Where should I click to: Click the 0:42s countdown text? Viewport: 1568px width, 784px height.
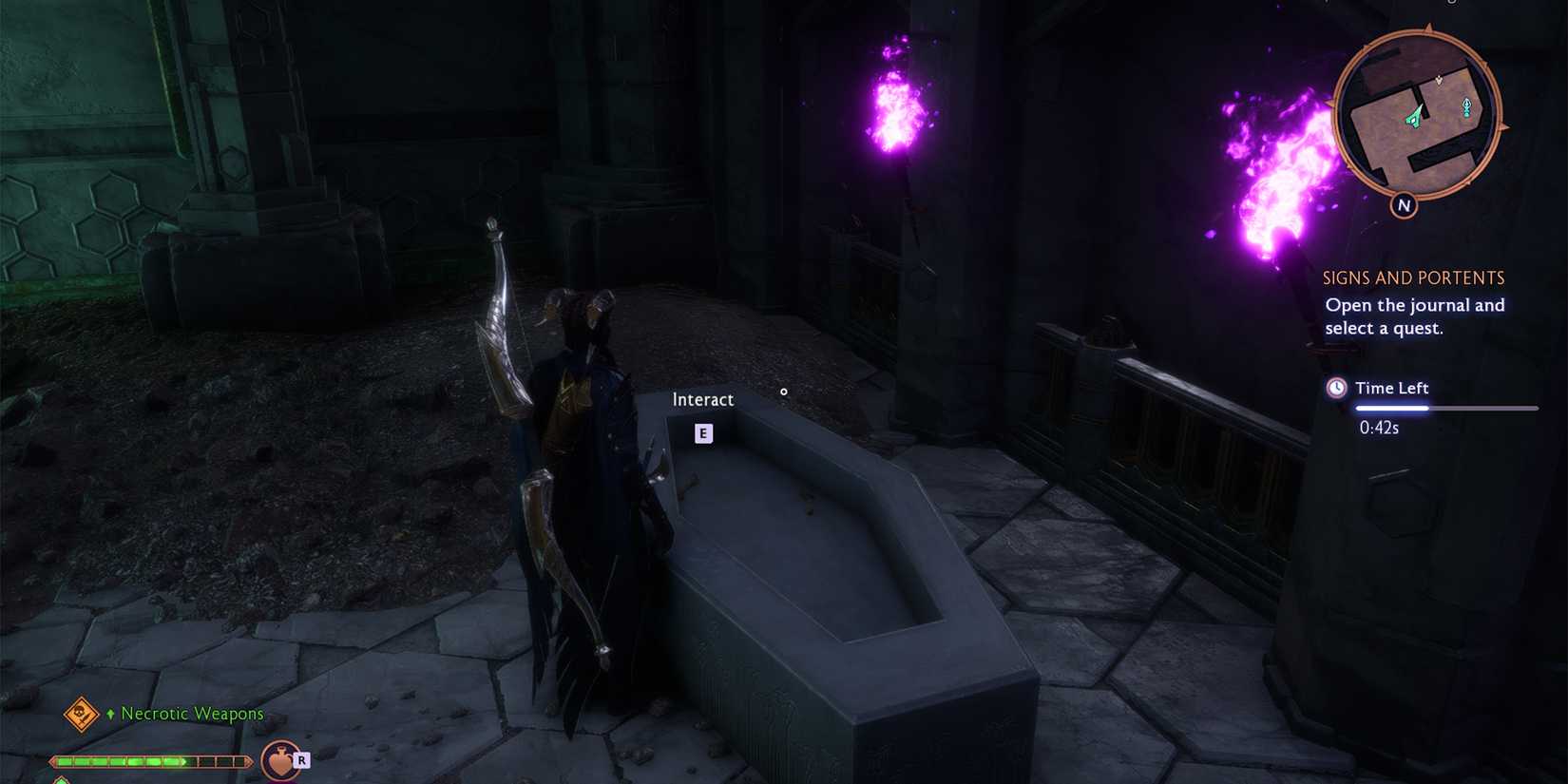click(1380, 428)
